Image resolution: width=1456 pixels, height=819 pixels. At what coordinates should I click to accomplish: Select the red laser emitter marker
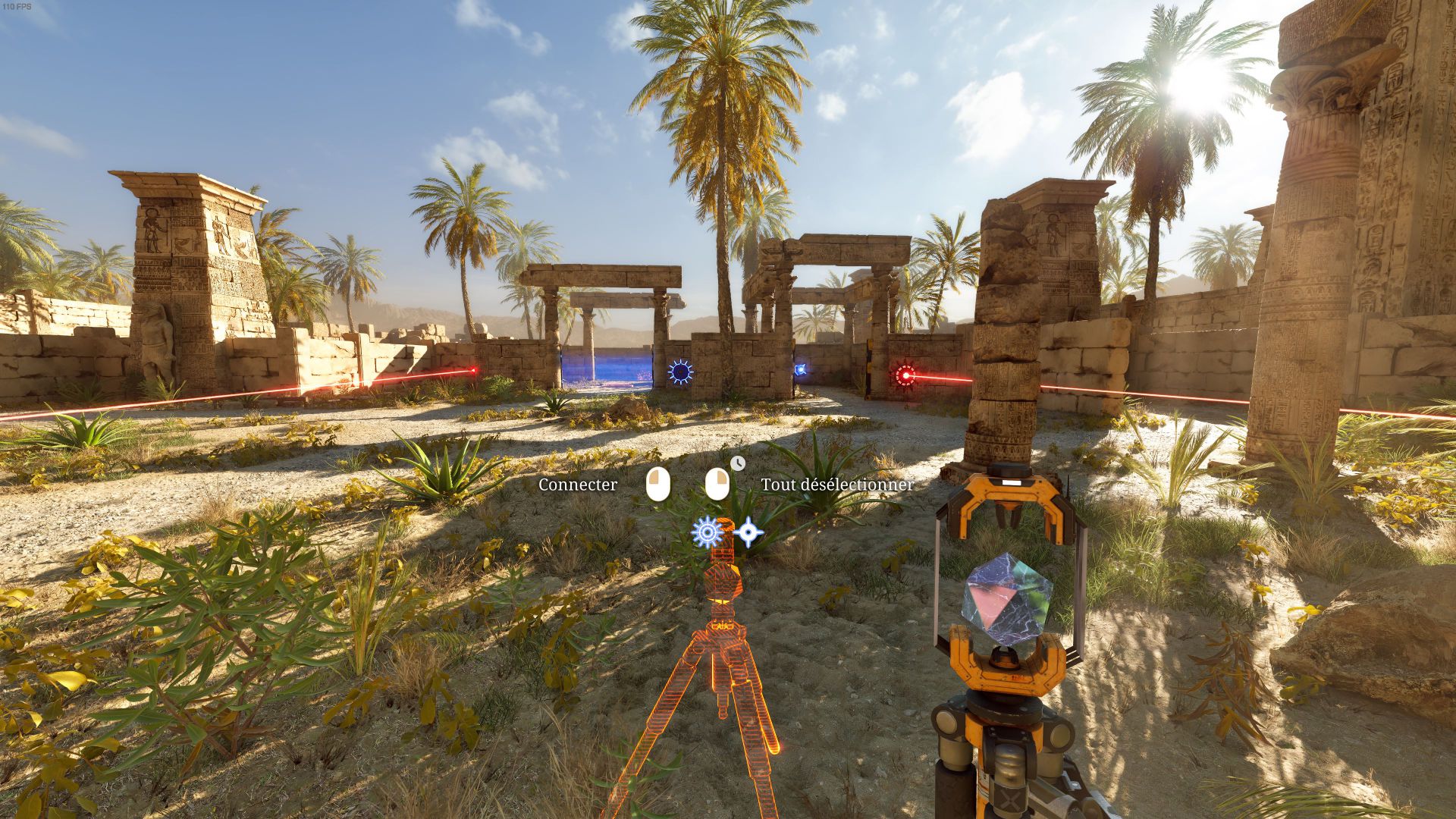coord(905,375)
